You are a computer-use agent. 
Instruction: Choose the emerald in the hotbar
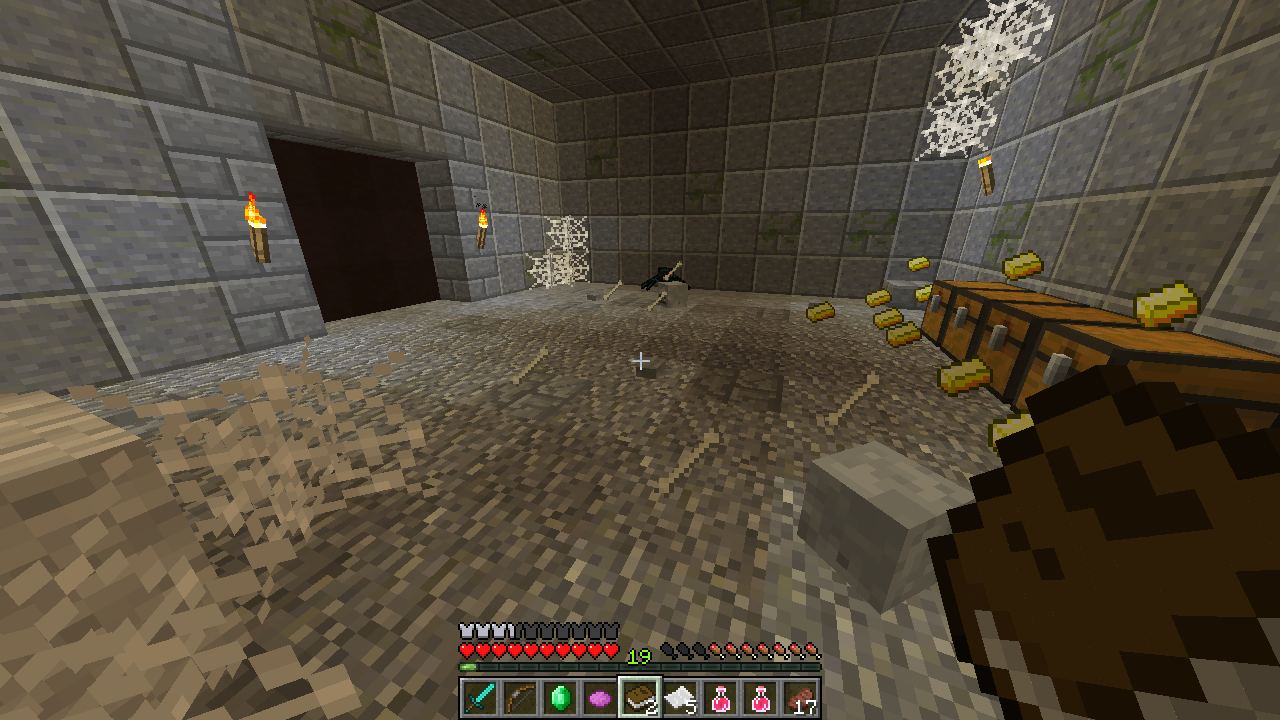[559, 697]
